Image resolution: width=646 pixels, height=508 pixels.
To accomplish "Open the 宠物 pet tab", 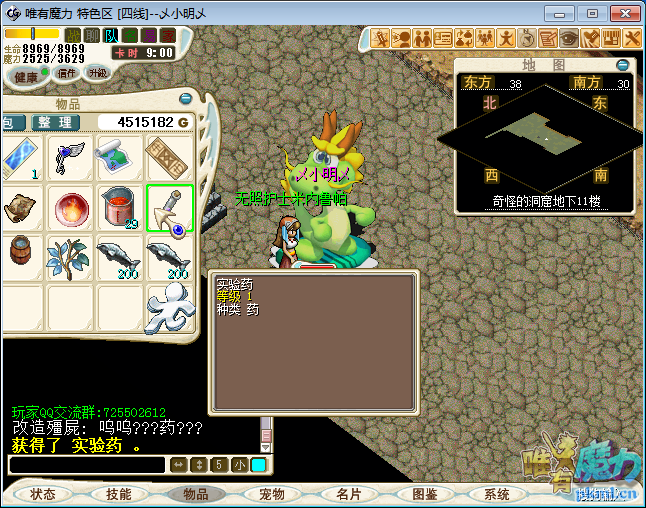I will click(x=272, y=494).
